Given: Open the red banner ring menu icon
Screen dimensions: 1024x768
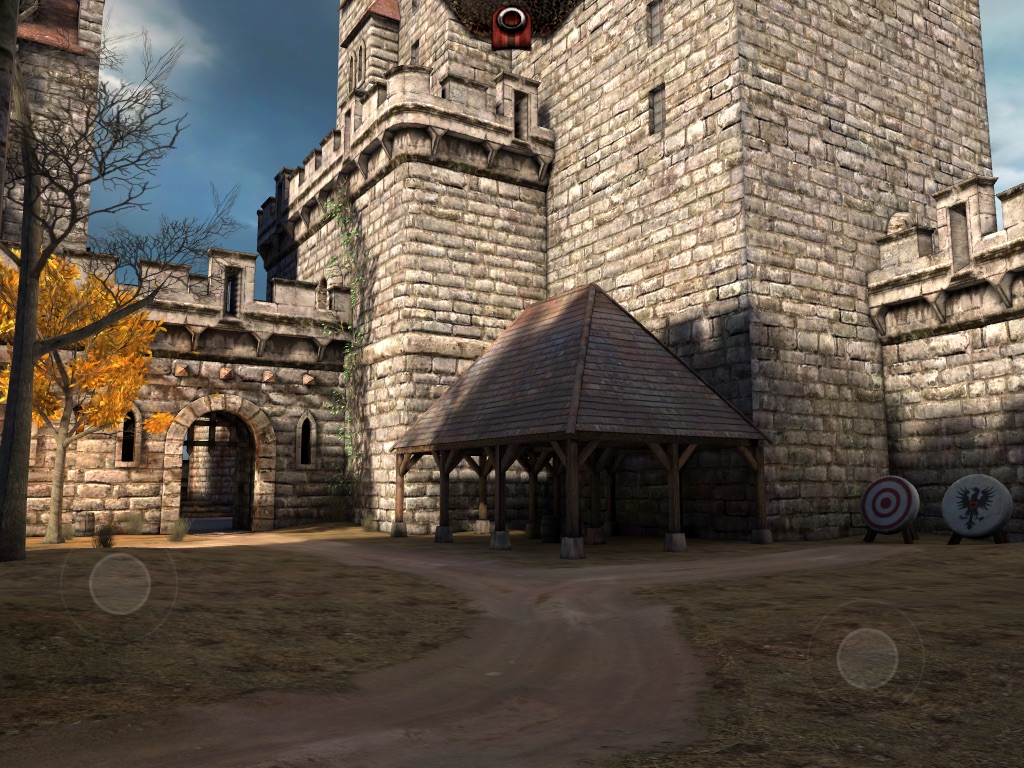Looking at the screenshot, I should [x=511, y=25].
